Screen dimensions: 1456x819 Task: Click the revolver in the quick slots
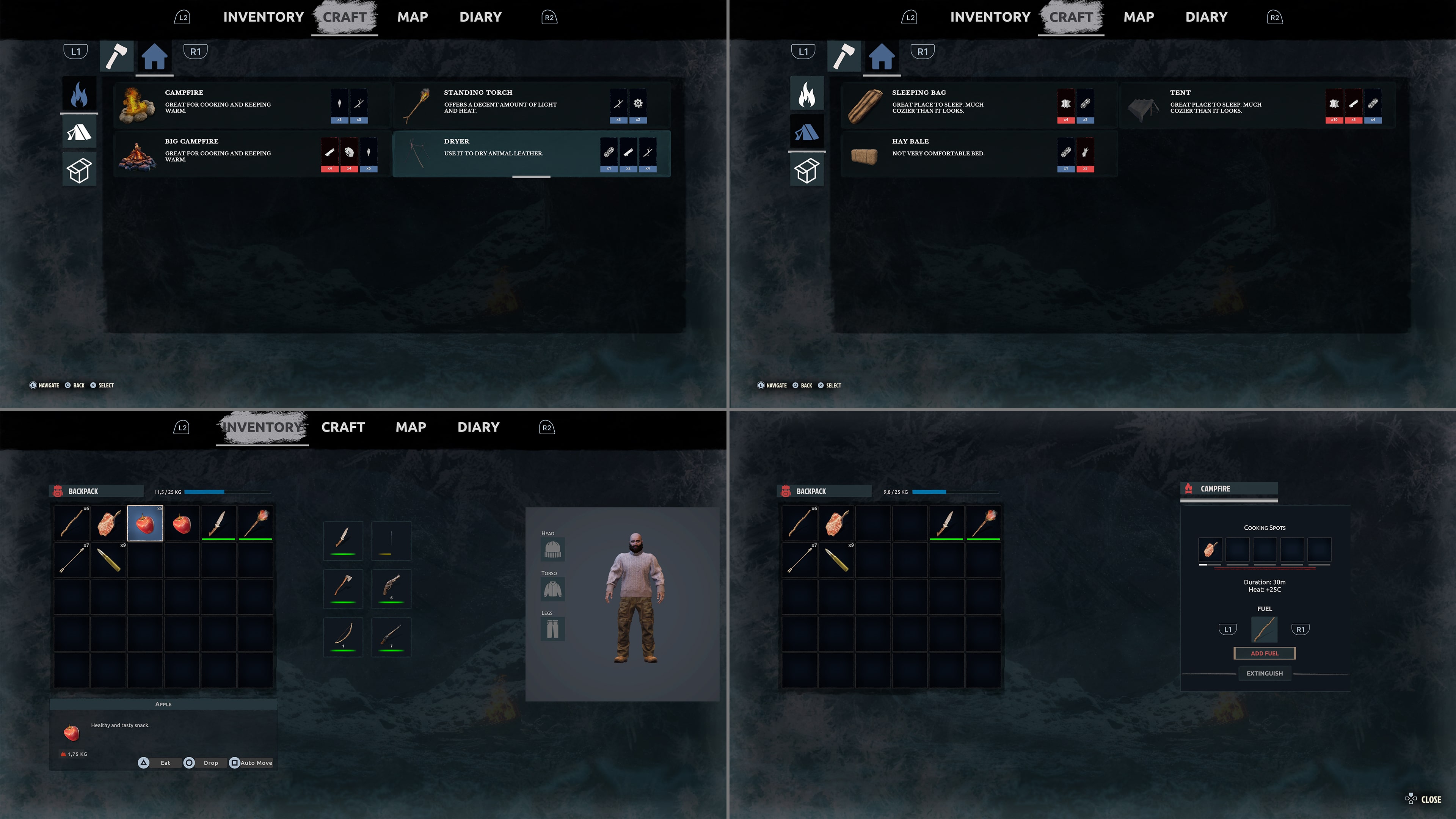pos(391,589)
